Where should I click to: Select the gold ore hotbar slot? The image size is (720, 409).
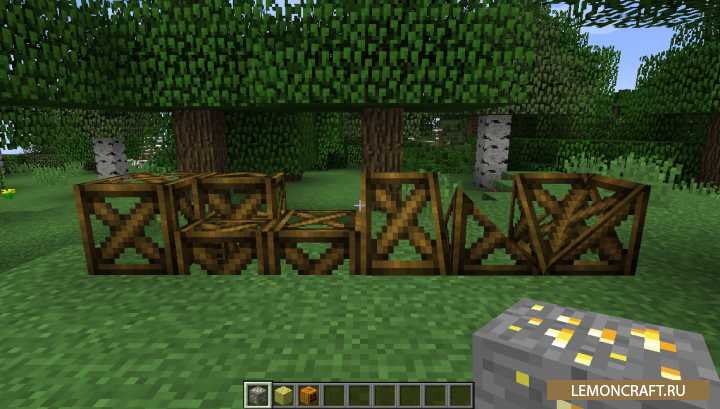[258, 395]
